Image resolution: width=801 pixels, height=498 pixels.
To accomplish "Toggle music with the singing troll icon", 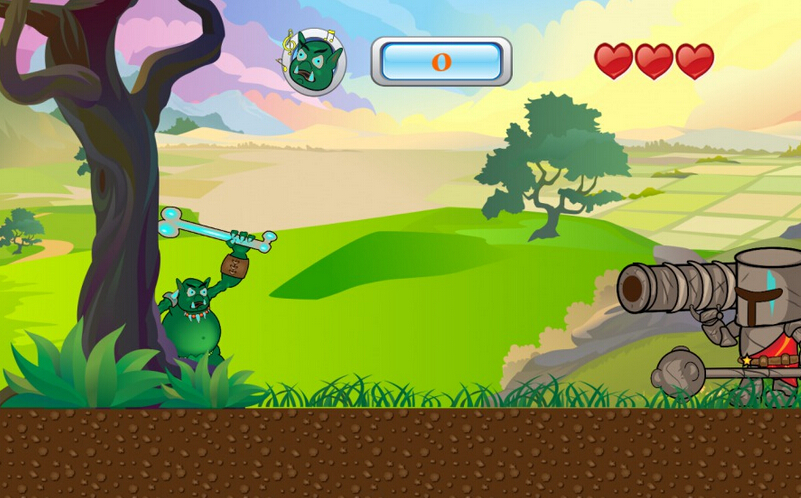I will click(314, 62).
